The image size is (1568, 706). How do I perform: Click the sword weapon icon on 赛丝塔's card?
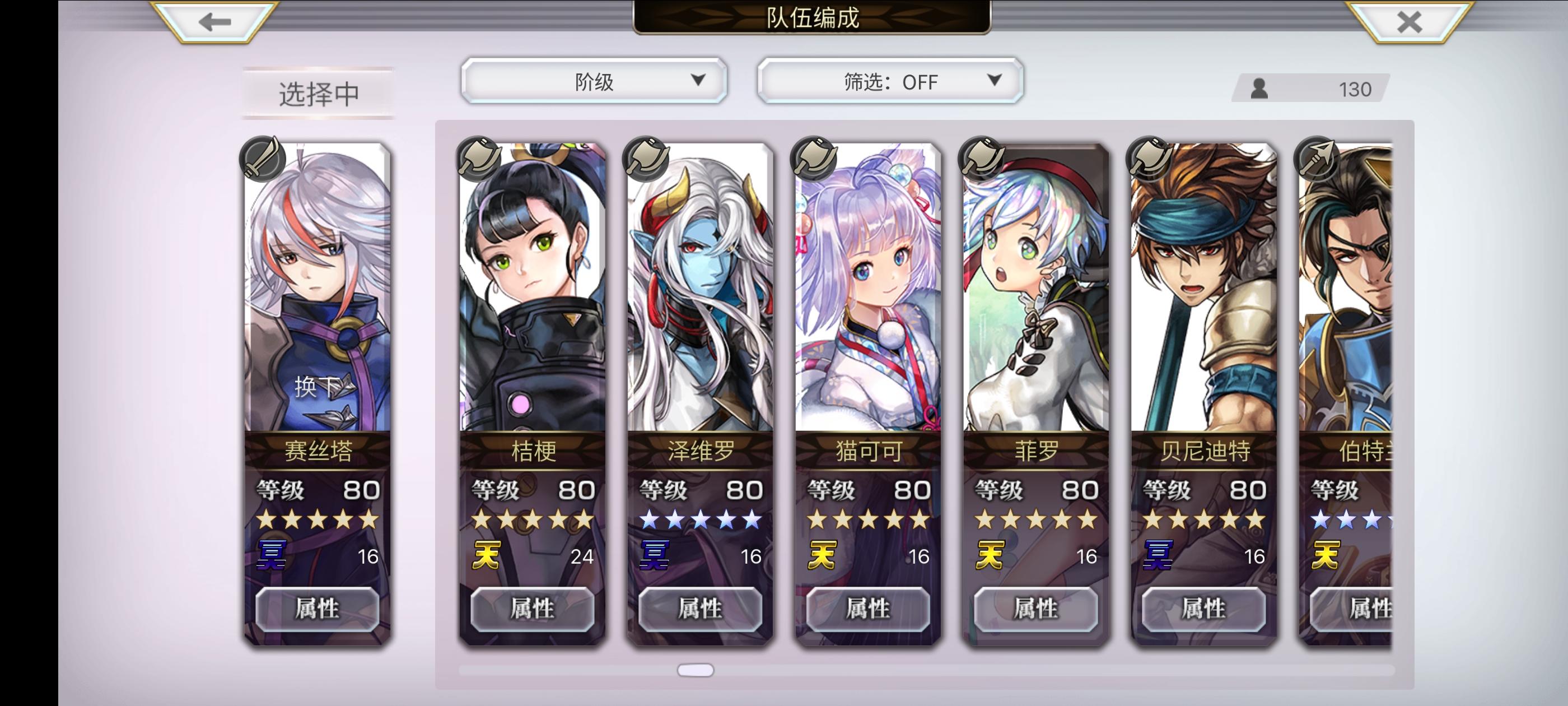263,159
